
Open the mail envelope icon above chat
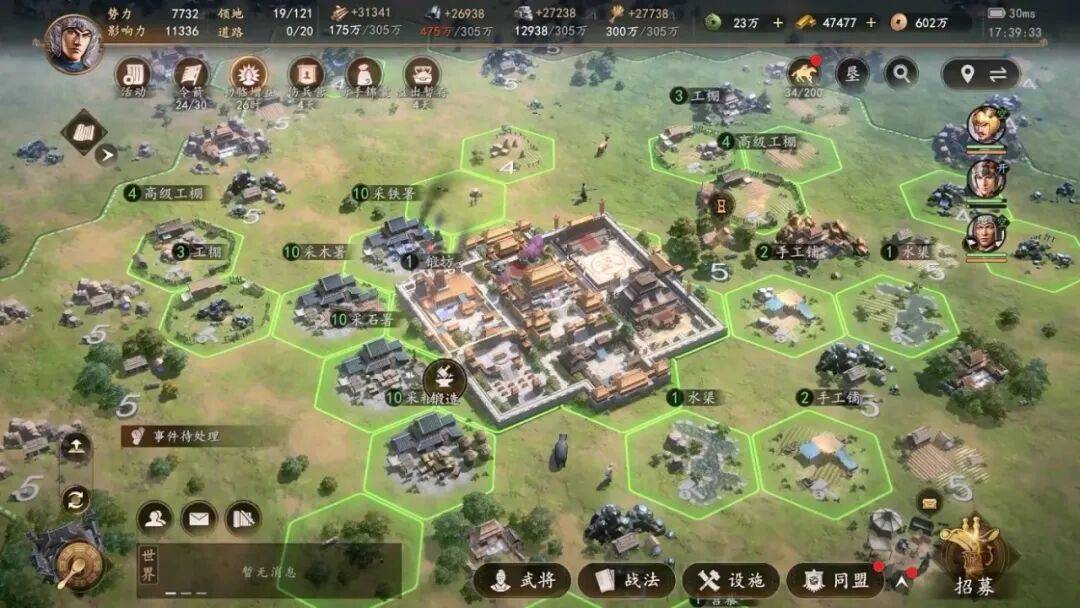coord(199,518)
